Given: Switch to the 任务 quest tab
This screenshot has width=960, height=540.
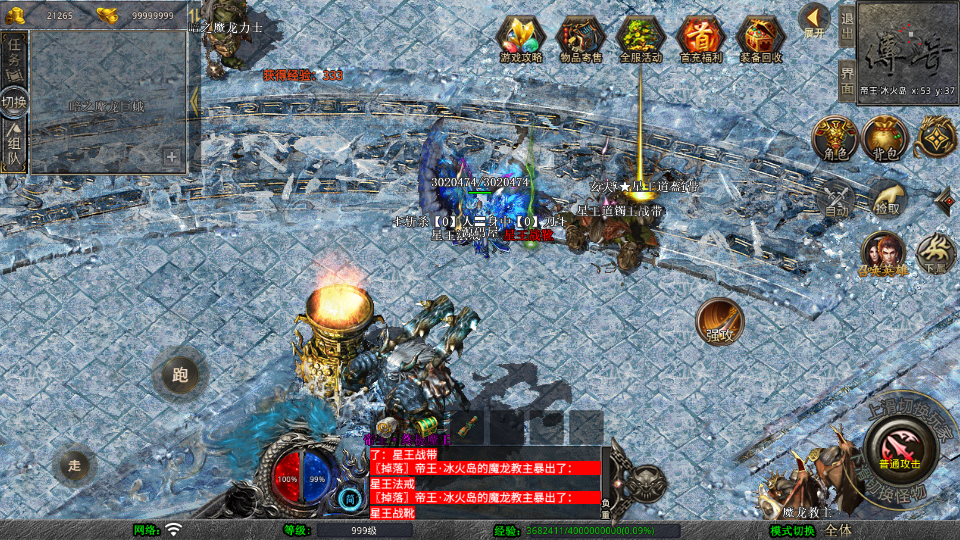Looking at the screenshot, I should click(x=14, y=57).
